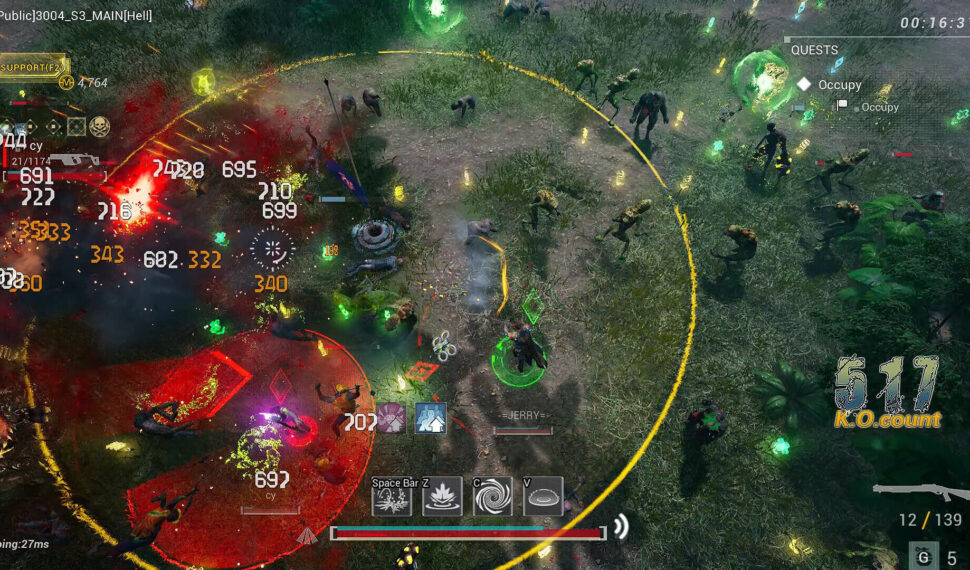Viewport: 970px width, 570px height.
Task: Select the purple upgrade buff icon
Action: pyautogui.click(x=391, y=418)
